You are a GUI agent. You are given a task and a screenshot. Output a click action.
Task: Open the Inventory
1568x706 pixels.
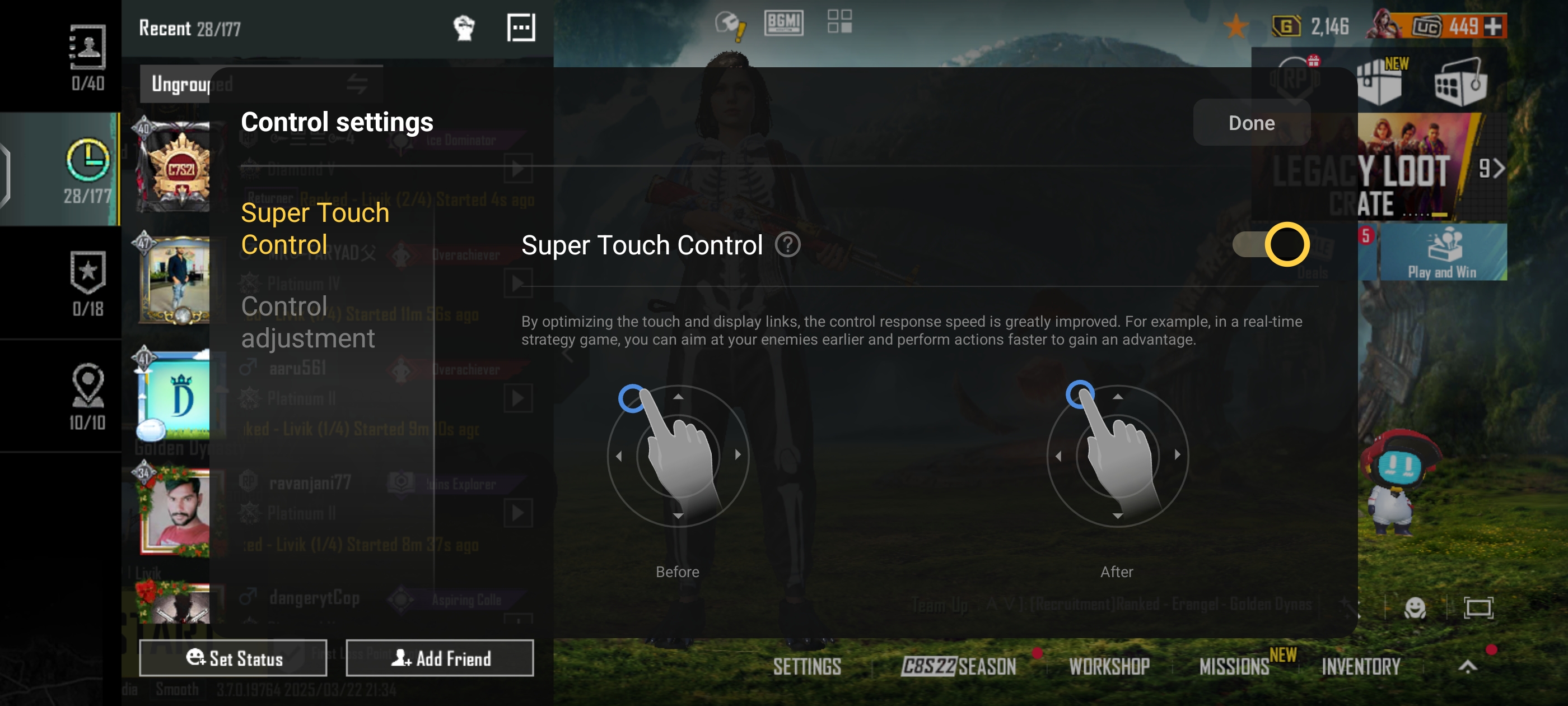tap(1360, 666)
